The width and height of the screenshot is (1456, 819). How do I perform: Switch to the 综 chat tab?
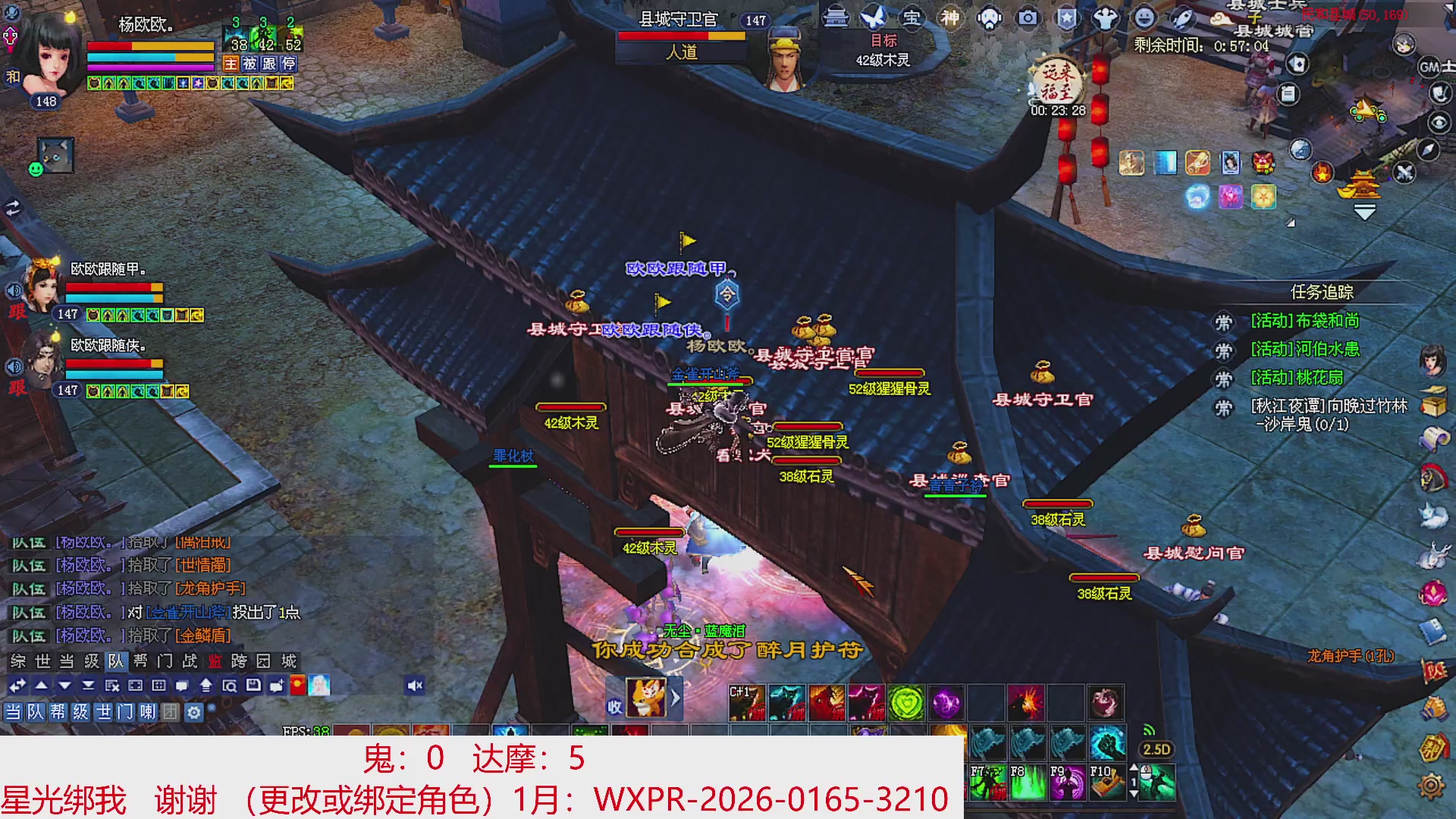point(17,661)
